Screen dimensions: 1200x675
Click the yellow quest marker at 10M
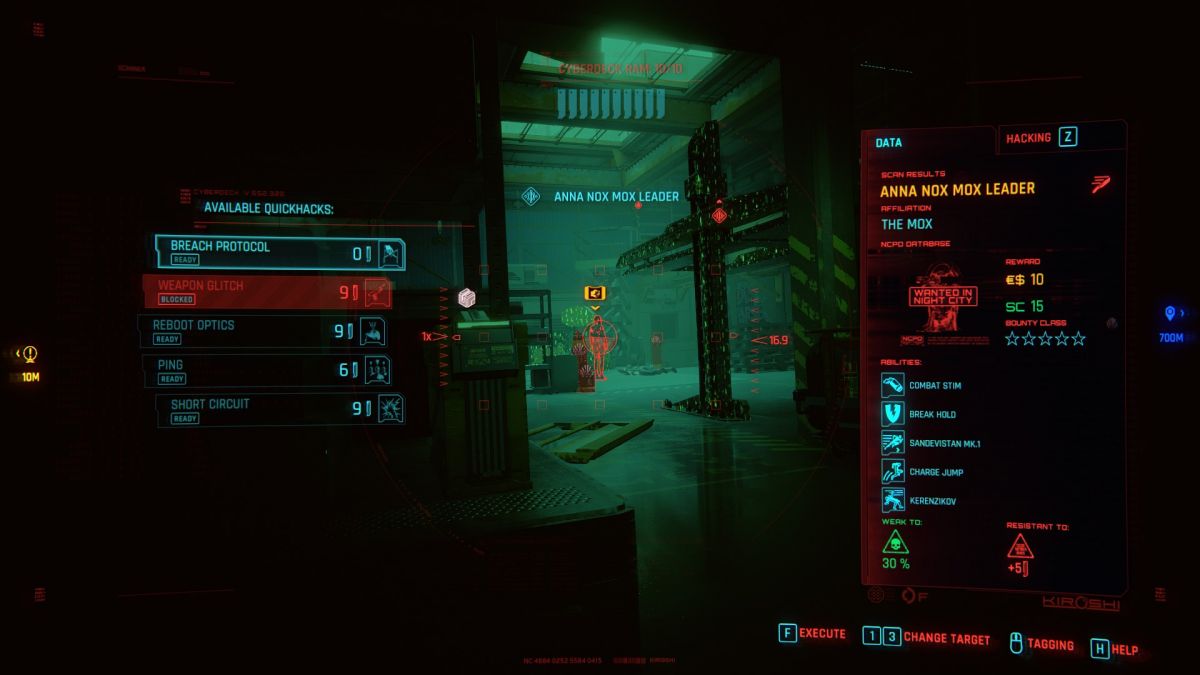click(x=30, y=353)
